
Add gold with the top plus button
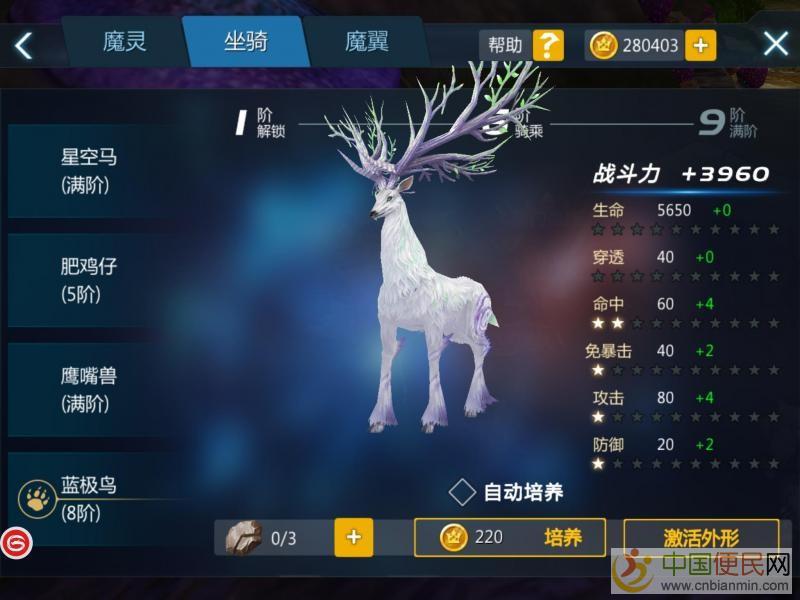(x=700, y=45)
